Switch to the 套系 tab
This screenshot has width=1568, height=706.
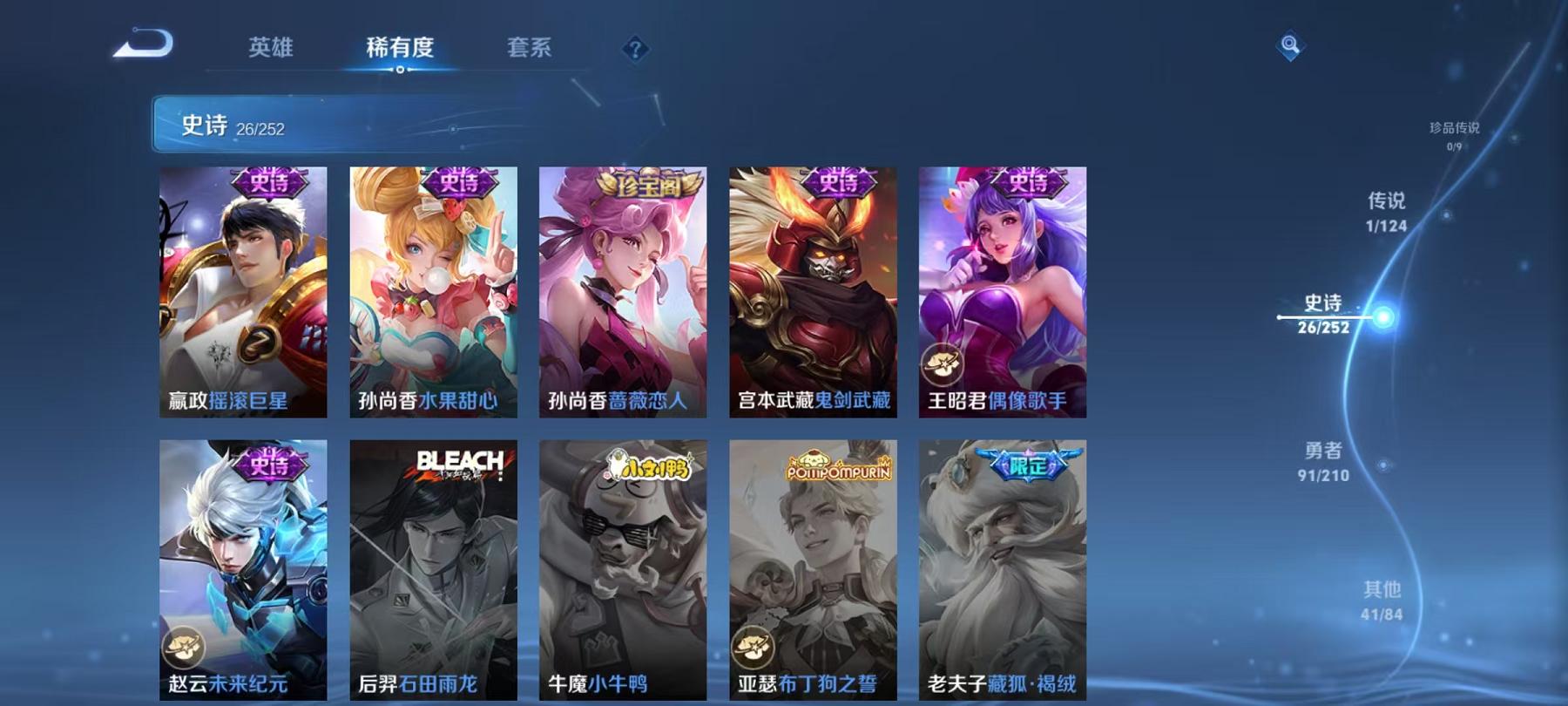531,49
